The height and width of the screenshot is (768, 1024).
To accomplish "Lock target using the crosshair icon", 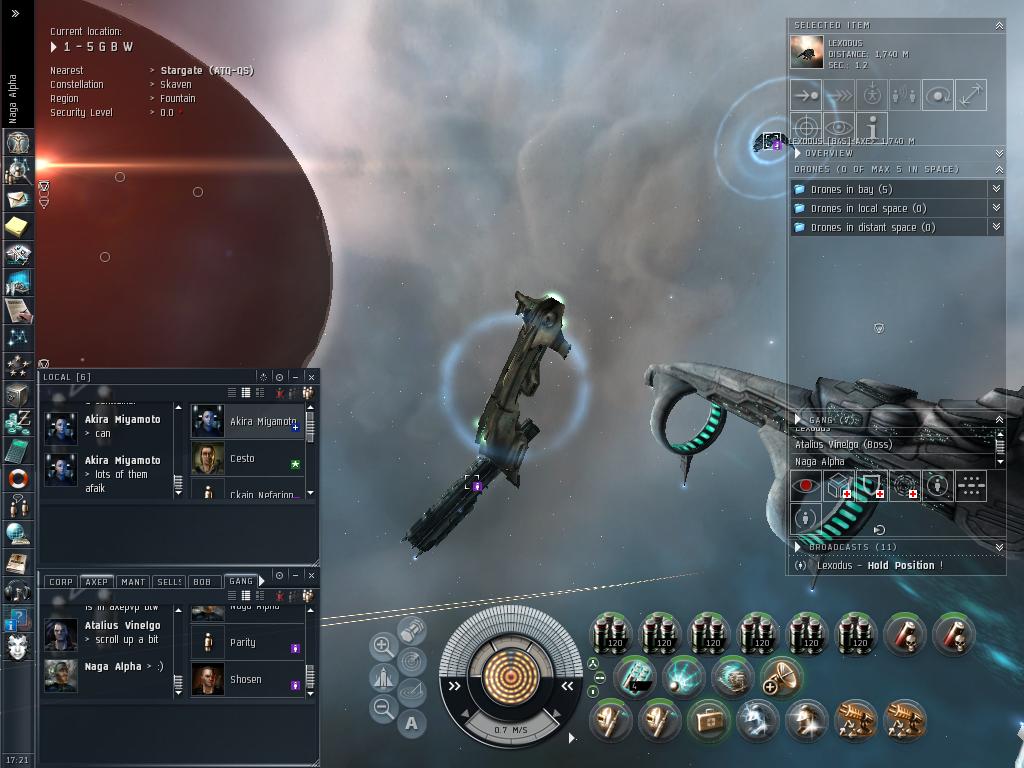I will [806, 128].
